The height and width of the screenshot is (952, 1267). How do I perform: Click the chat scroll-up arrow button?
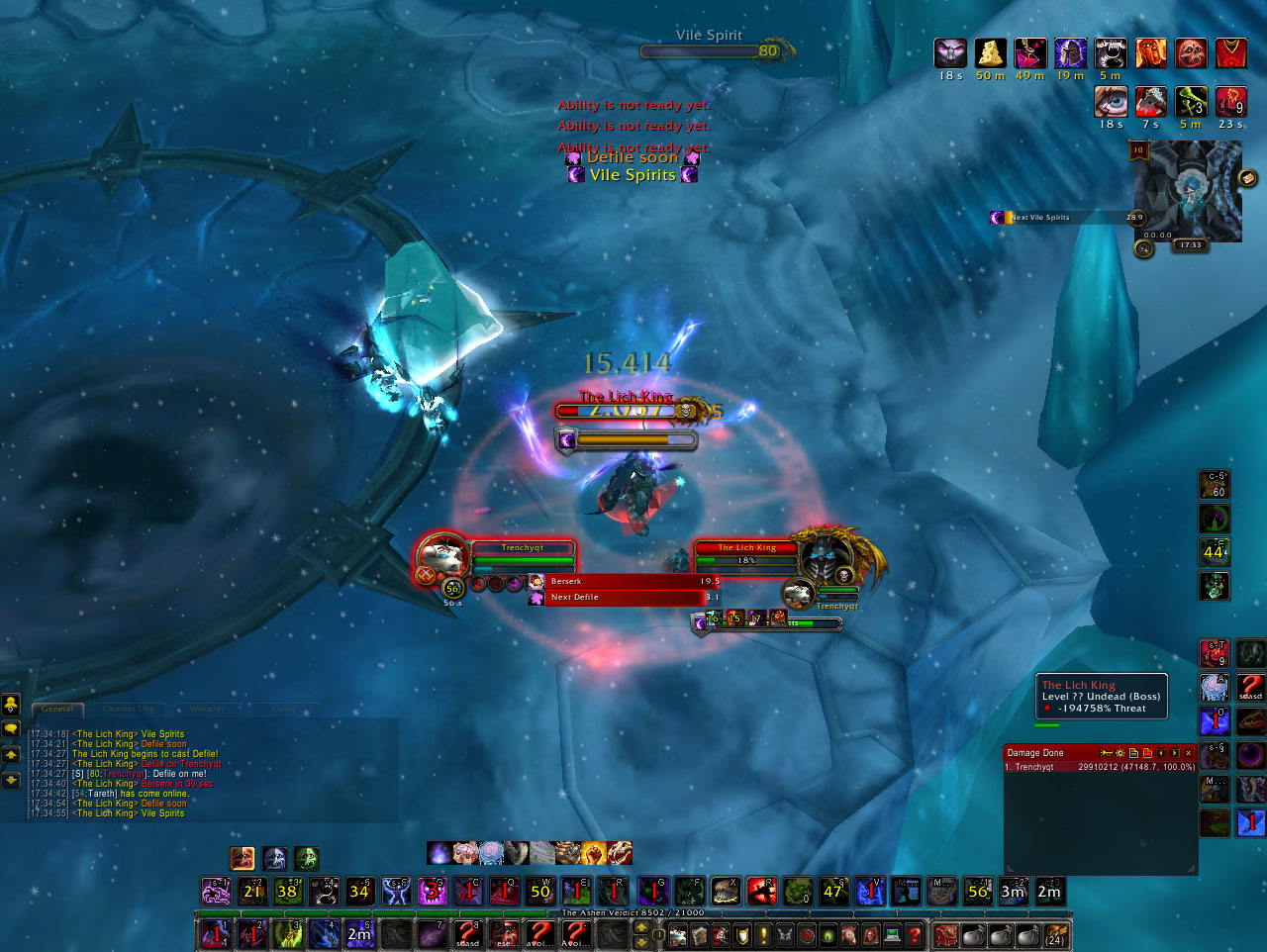(x=11, y=755)
